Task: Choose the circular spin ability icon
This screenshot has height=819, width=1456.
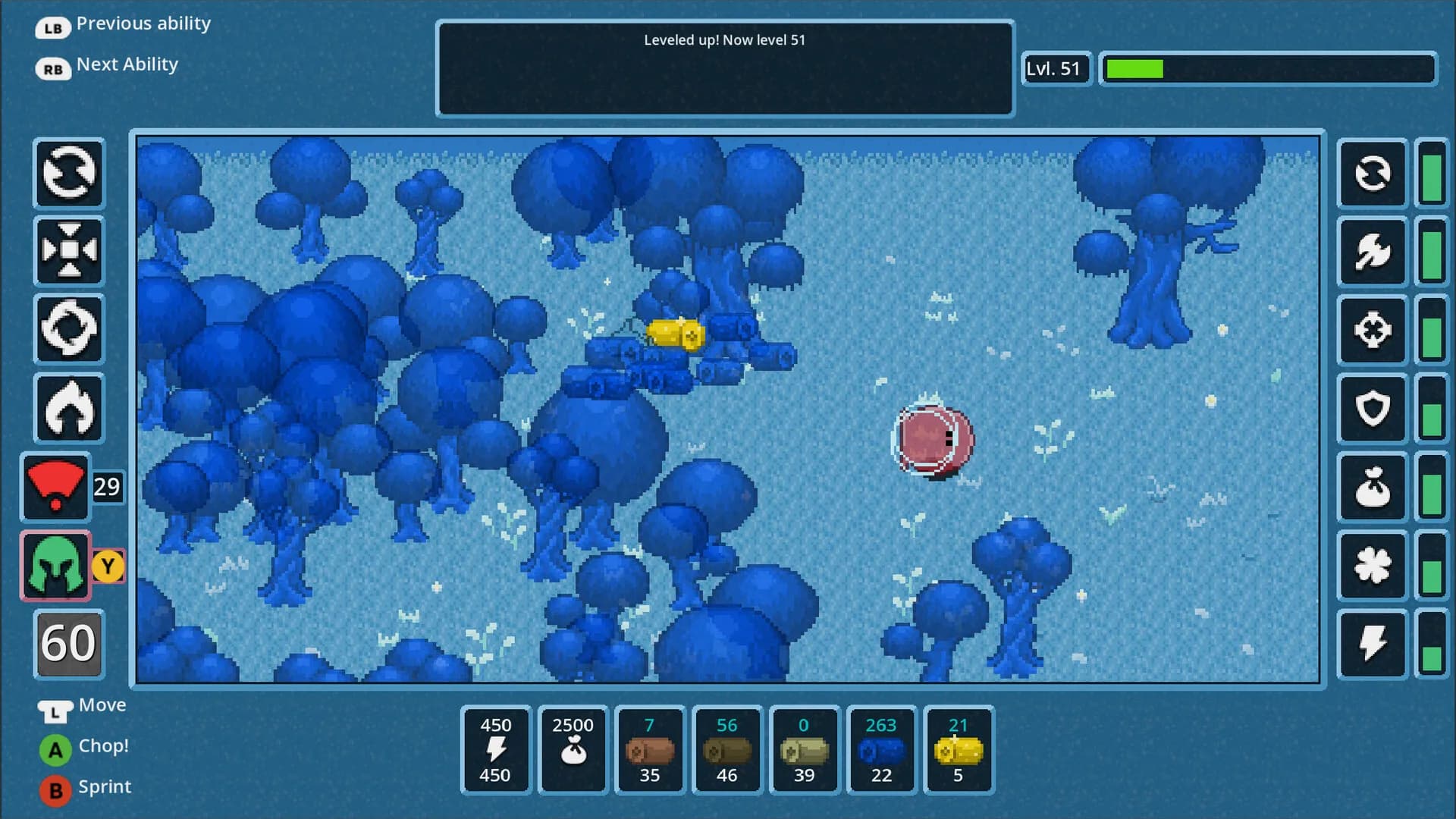Action: (69, 329)
